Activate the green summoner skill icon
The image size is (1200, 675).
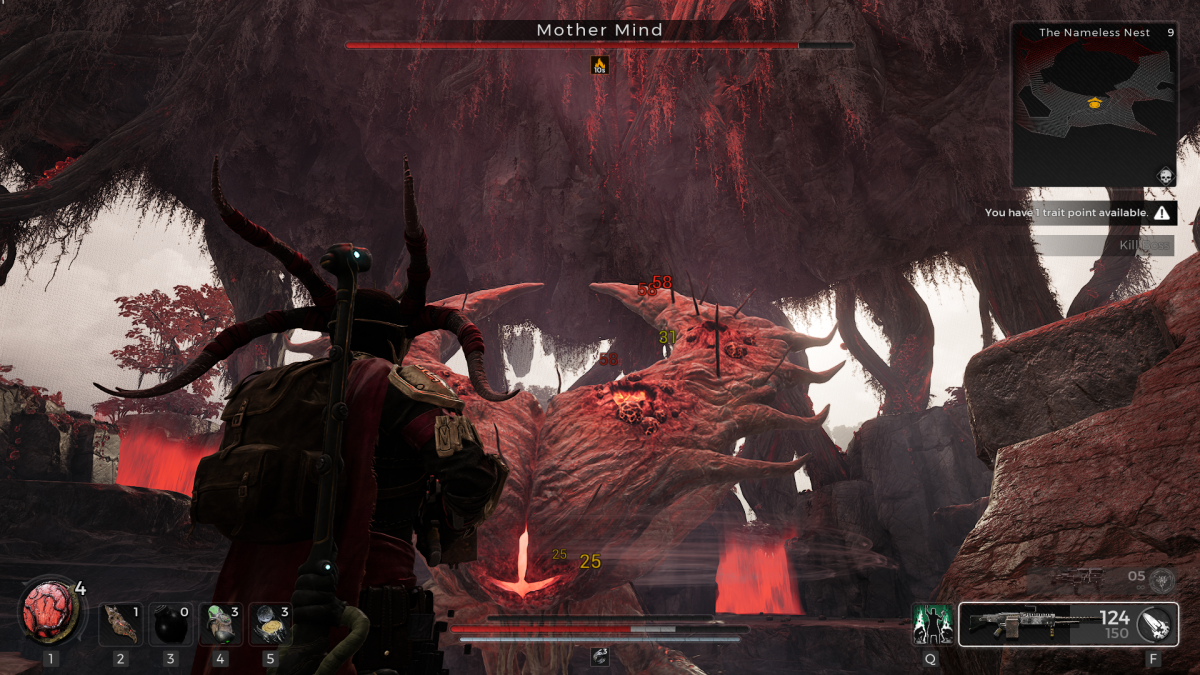930,624
